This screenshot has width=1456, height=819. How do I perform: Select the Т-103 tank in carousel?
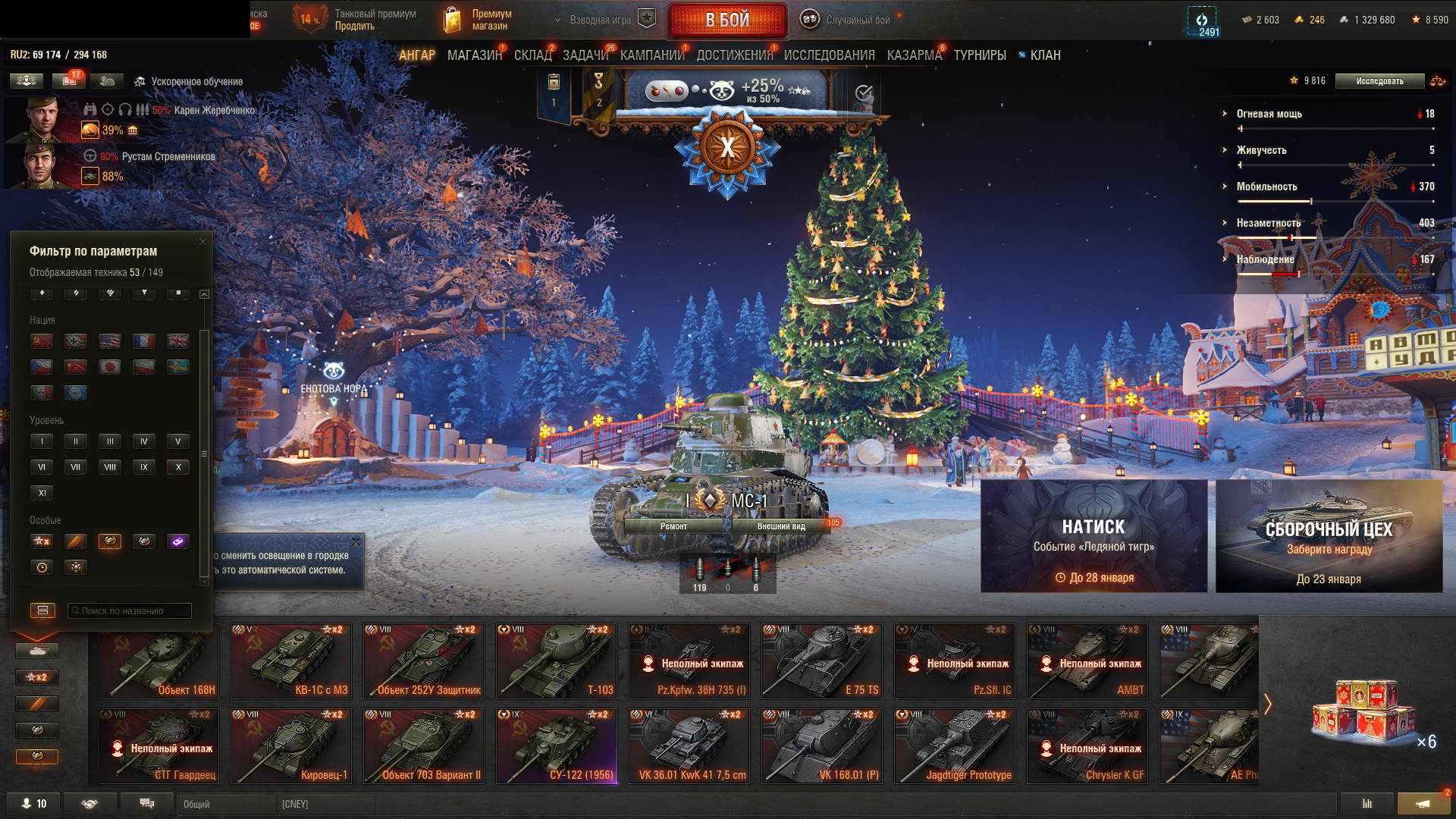556,661
